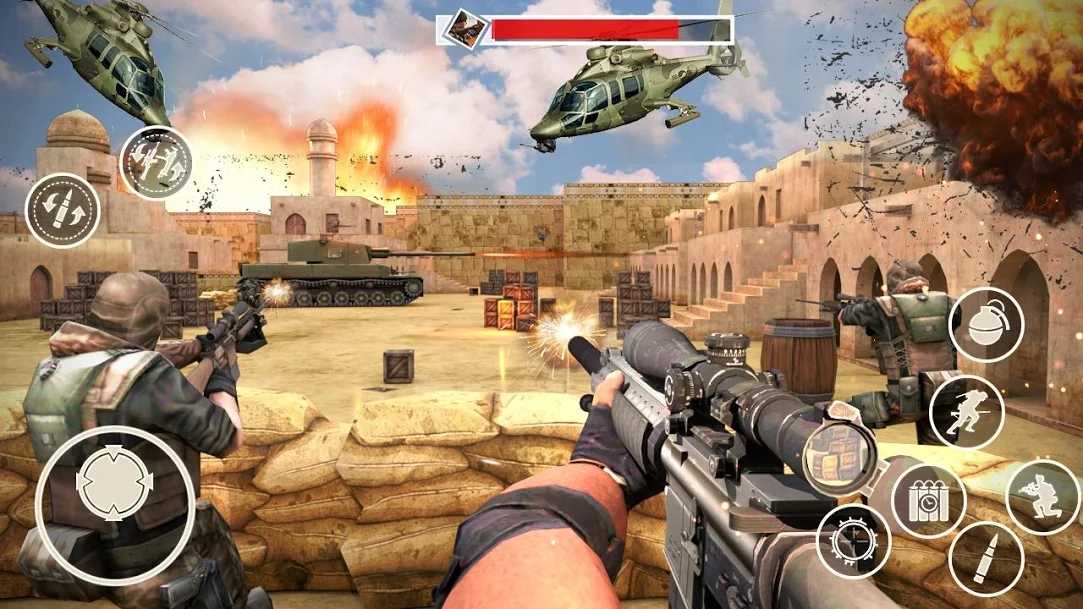1083x609 pixels.
Task: Tap the reload bullet button
Action: tap(62, 211)
